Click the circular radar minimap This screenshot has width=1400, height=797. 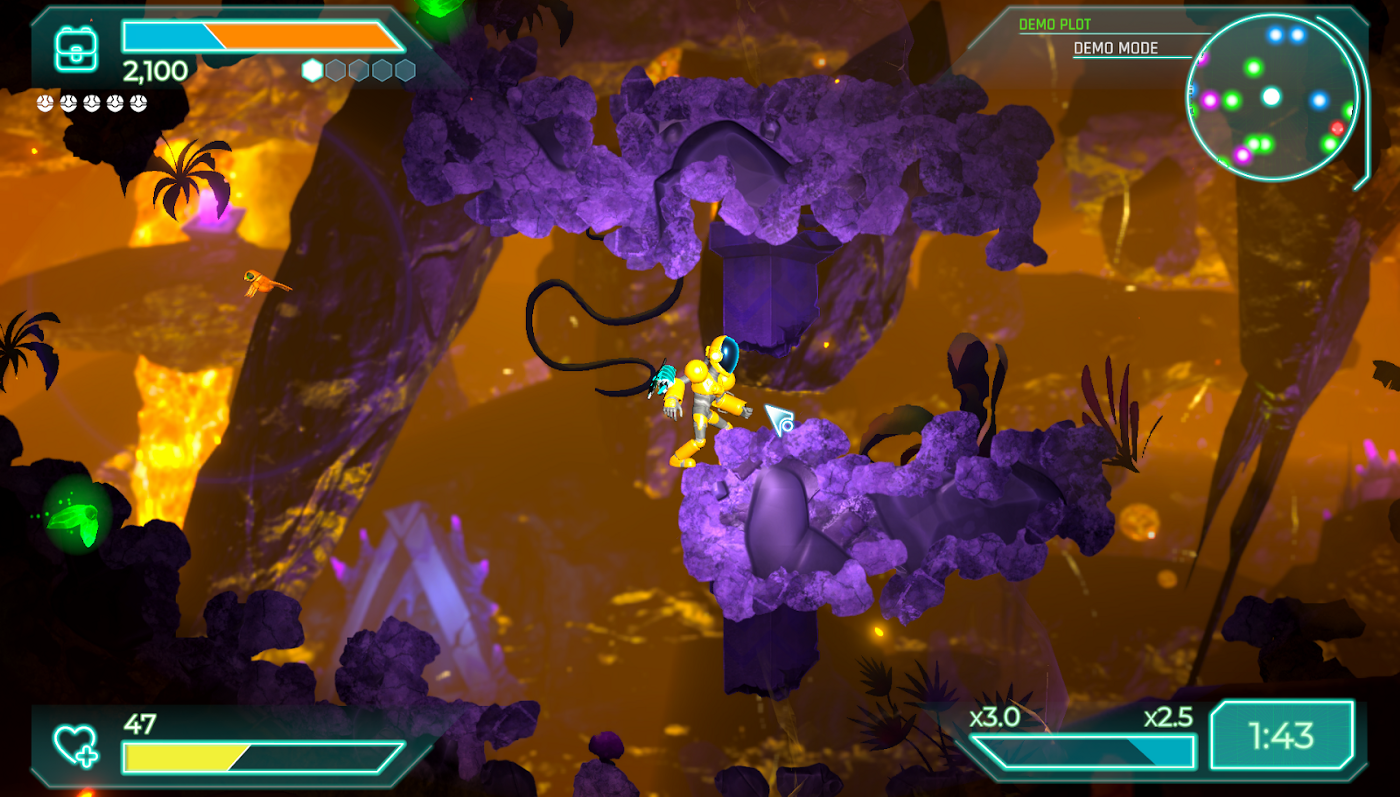click(x=1272, y=98)
